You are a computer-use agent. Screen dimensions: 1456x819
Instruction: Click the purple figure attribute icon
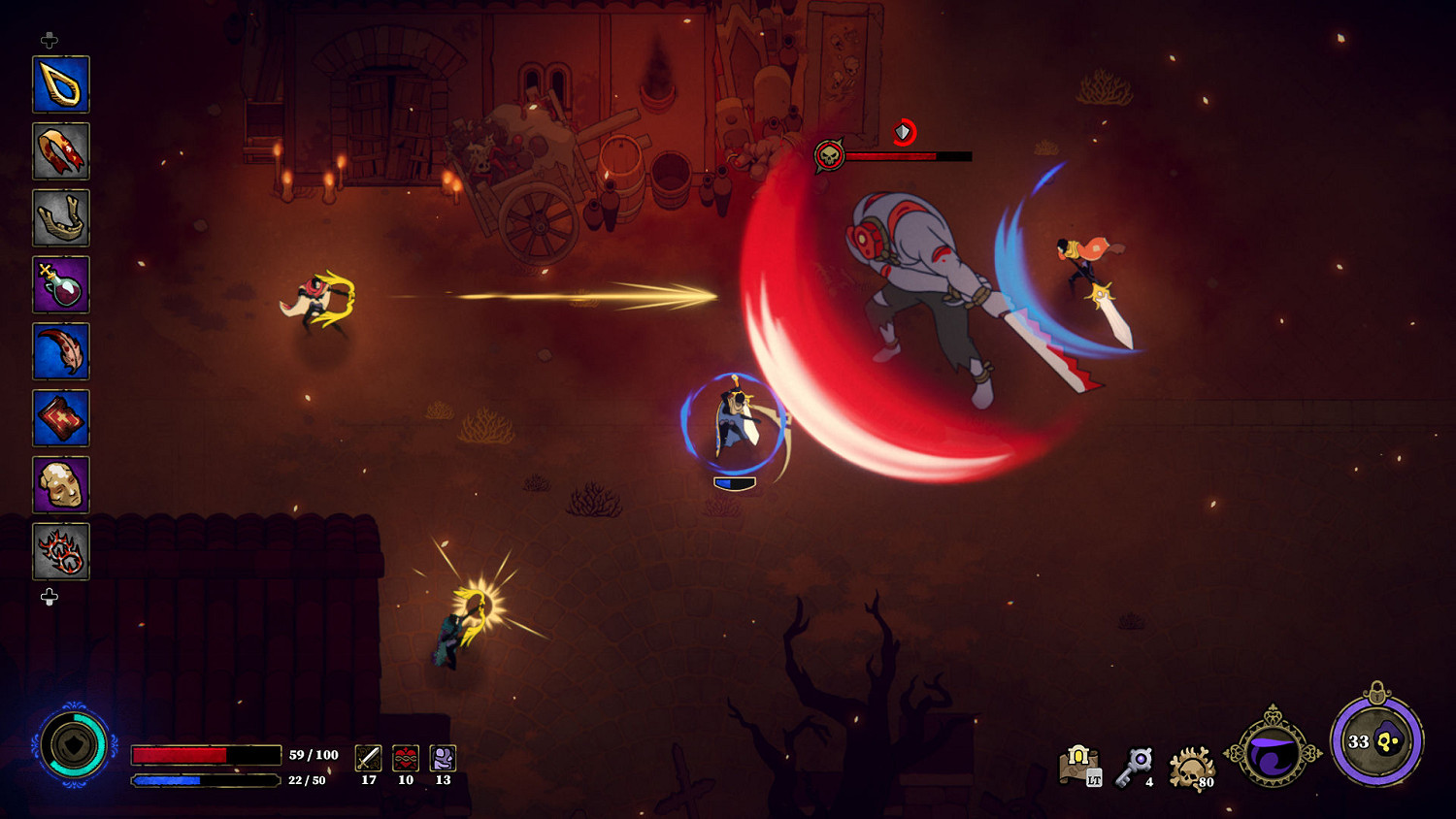[x=443, y=758]
